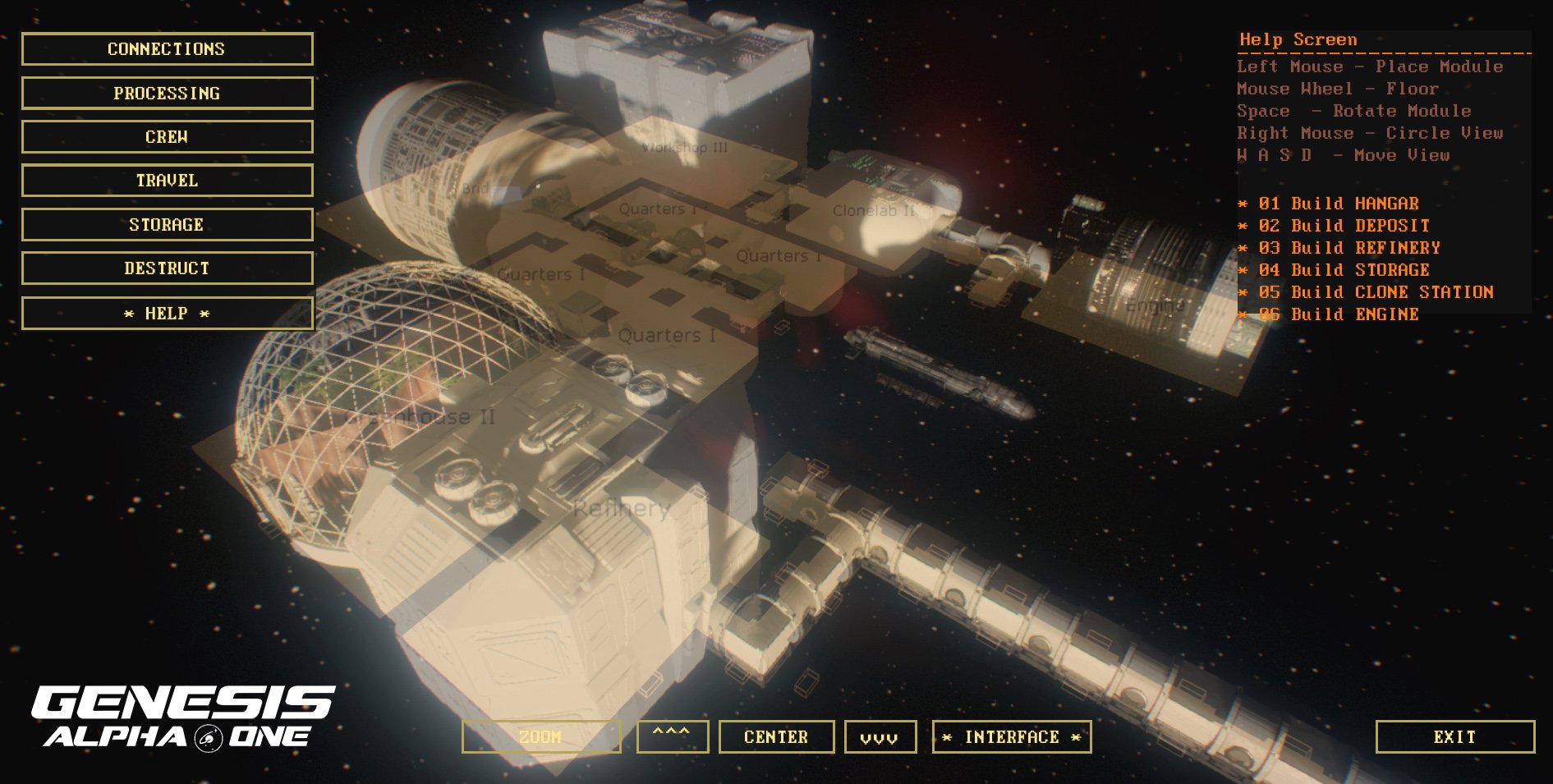The image size is (1553, 784).
Task: Click the downward floor arrows (vvv)
Action: [879, 736]
